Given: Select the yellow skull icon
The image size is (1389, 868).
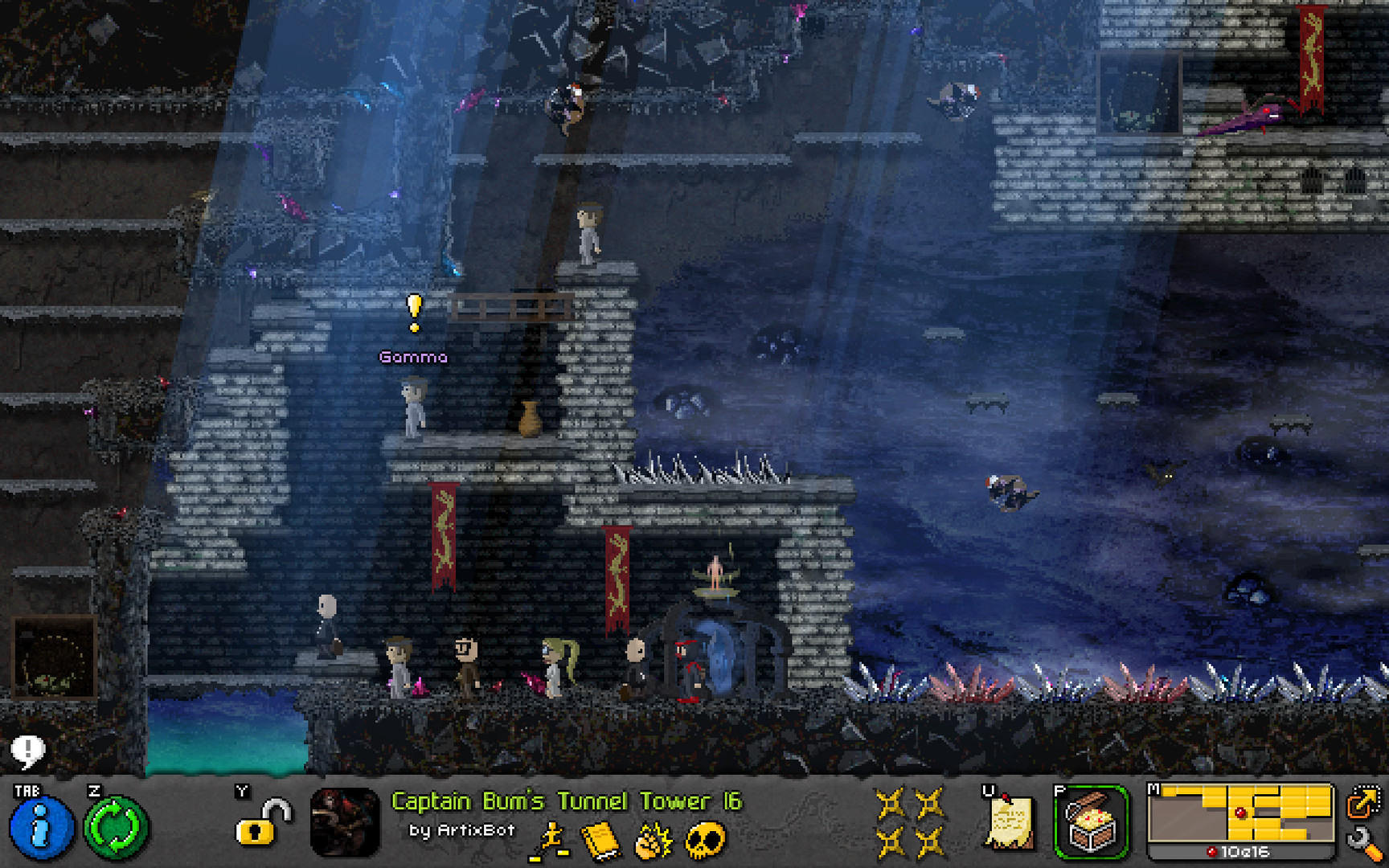Looking at the screenshot, I should coord(705,841).
